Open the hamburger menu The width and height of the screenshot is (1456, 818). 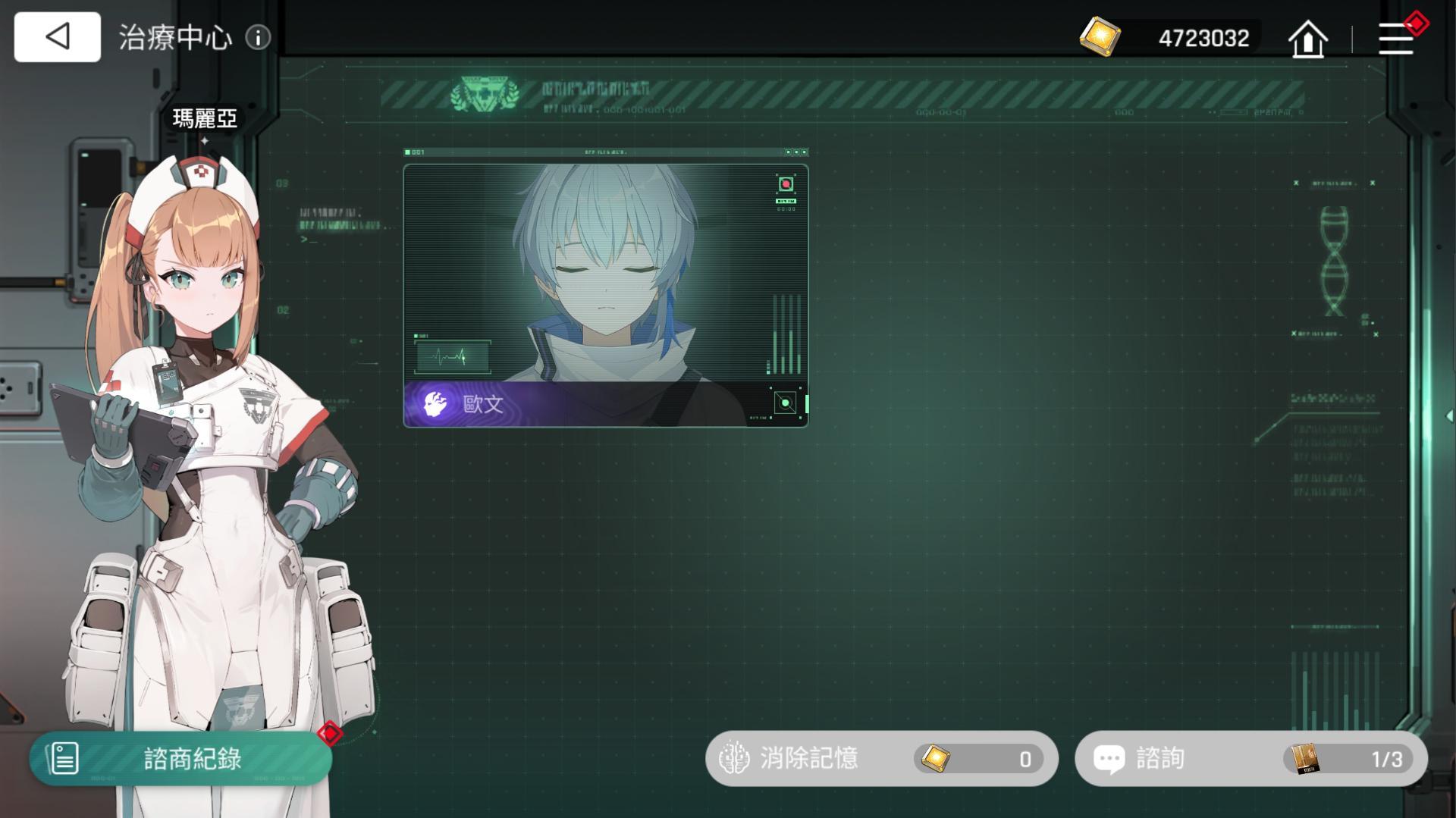[1395, 38]
